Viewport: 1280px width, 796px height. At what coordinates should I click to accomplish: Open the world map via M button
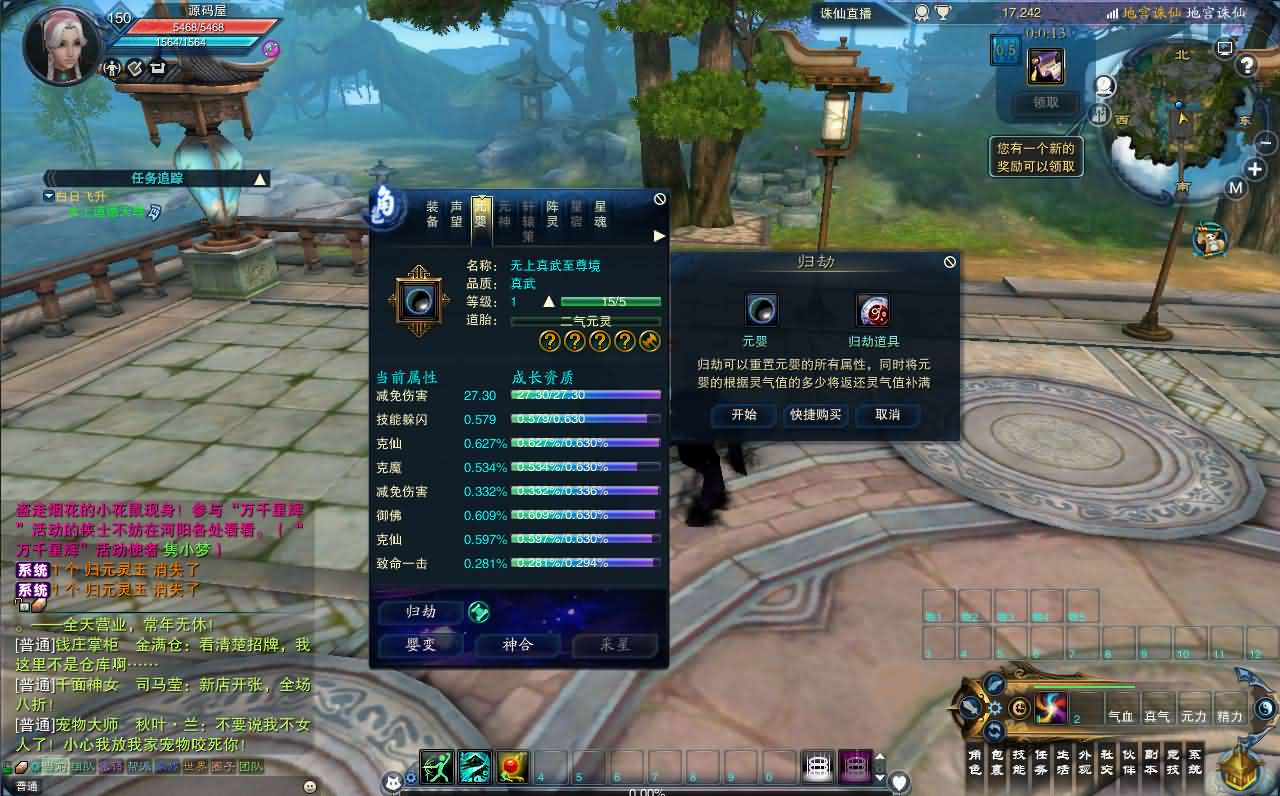pos(1235,188)
